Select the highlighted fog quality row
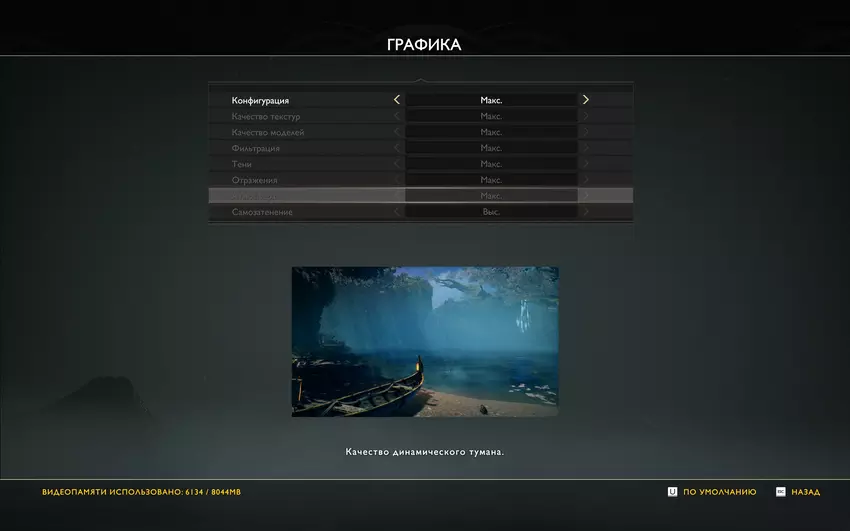Image resolution: width=850 pixels, height=531 pixels. pos(420,196)
